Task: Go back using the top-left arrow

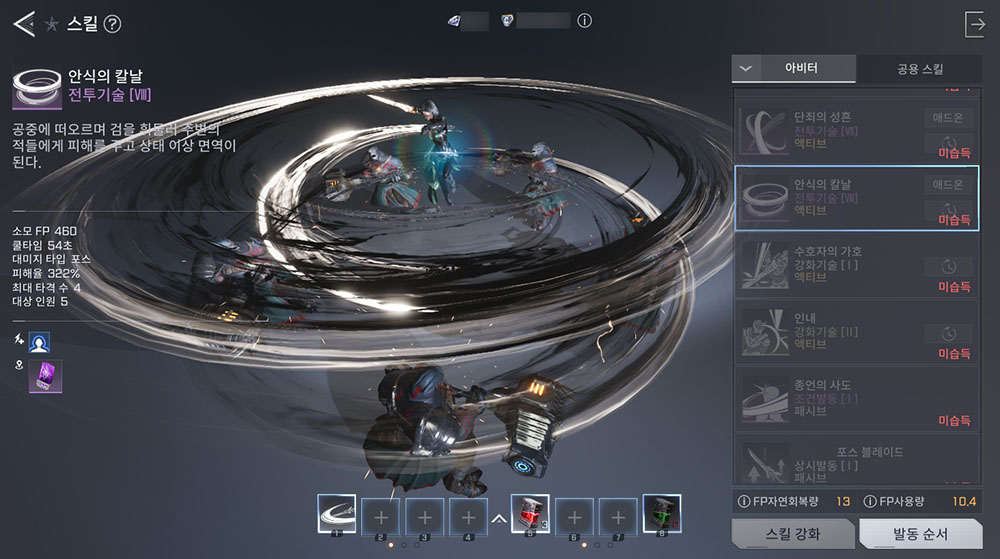Action: [23, 24]
